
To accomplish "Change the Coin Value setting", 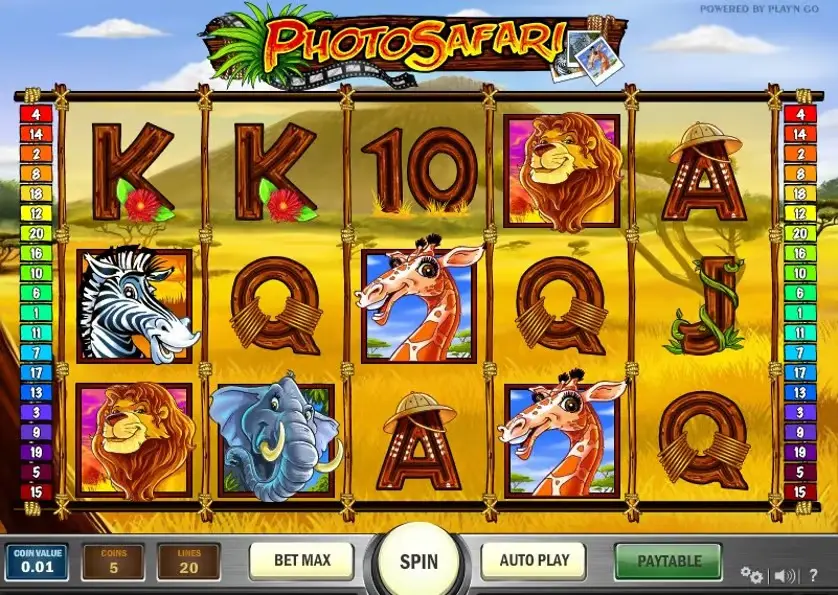I will tap(35, 562).
